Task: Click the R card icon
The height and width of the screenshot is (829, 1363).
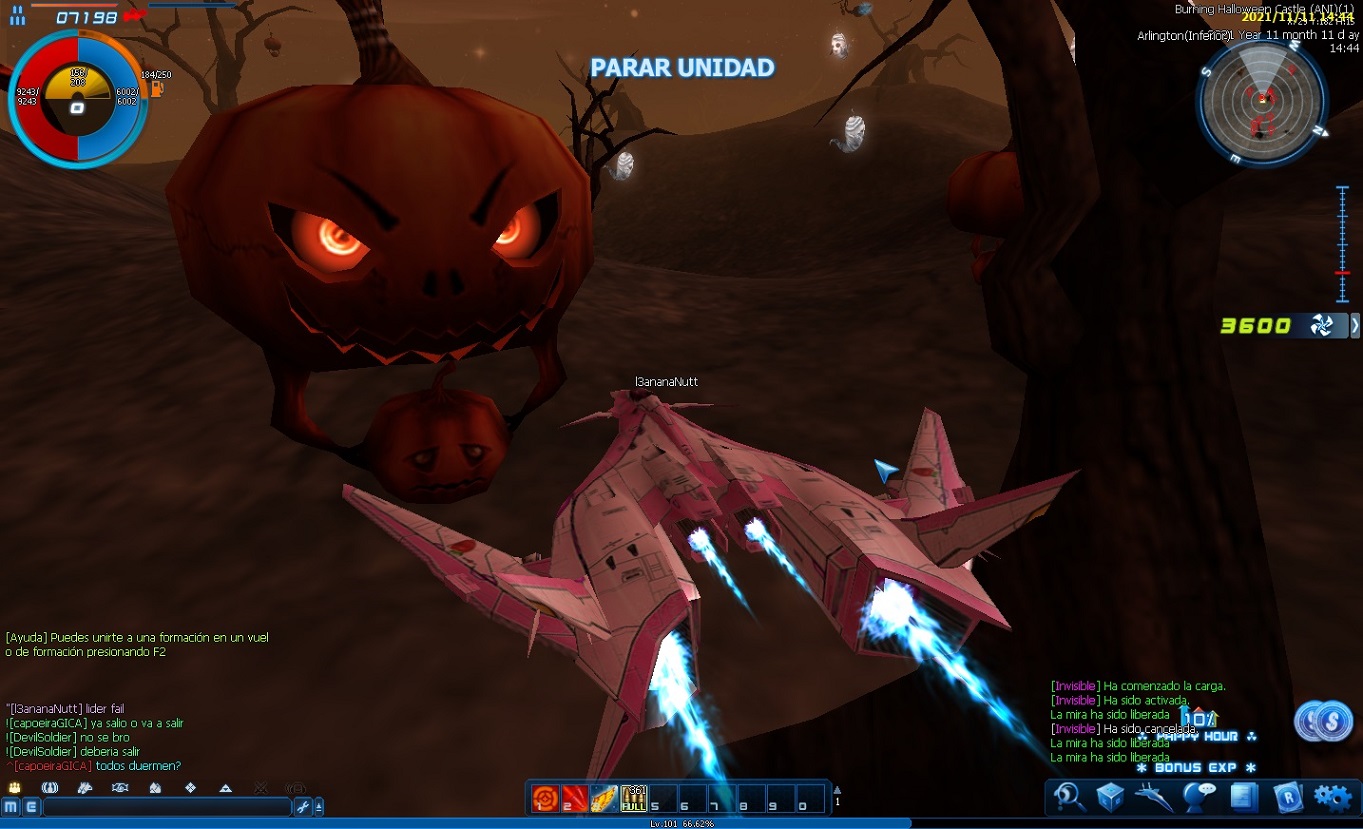Action: [x=1288, y=797]
